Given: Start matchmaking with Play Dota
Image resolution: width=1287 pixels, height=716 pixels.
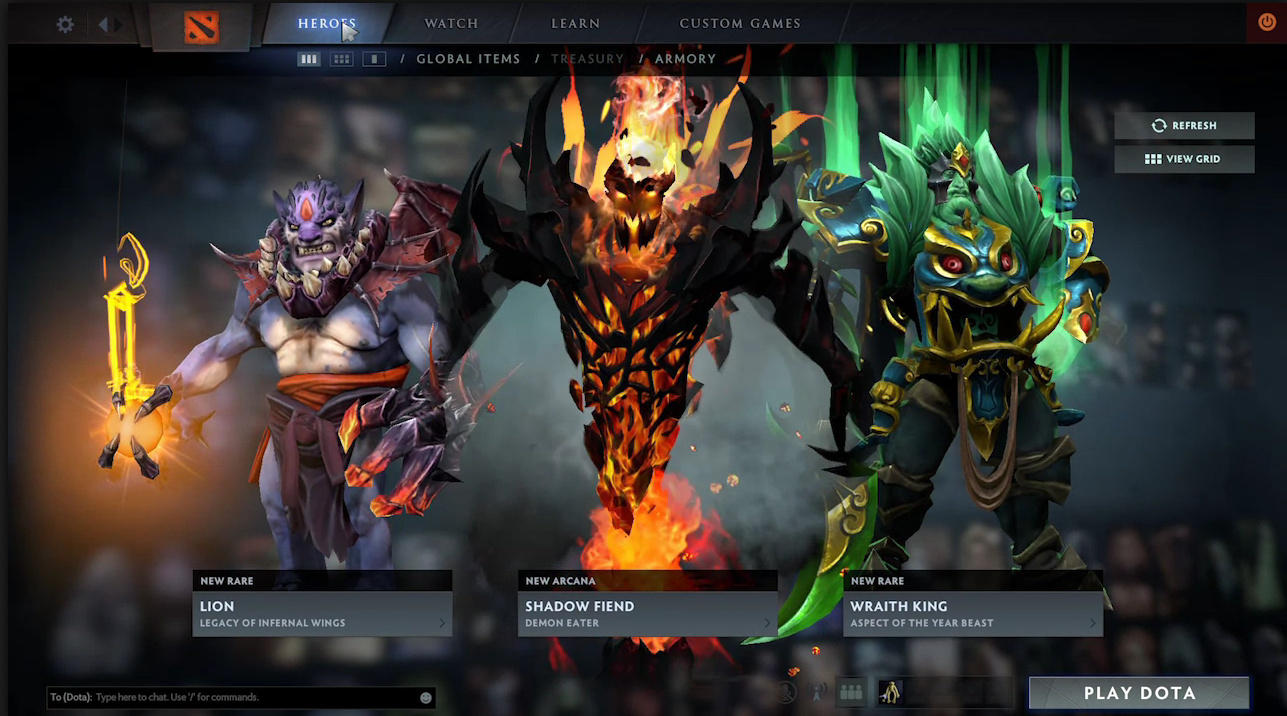Looking at the screenshot, I should click(1139, 693).
